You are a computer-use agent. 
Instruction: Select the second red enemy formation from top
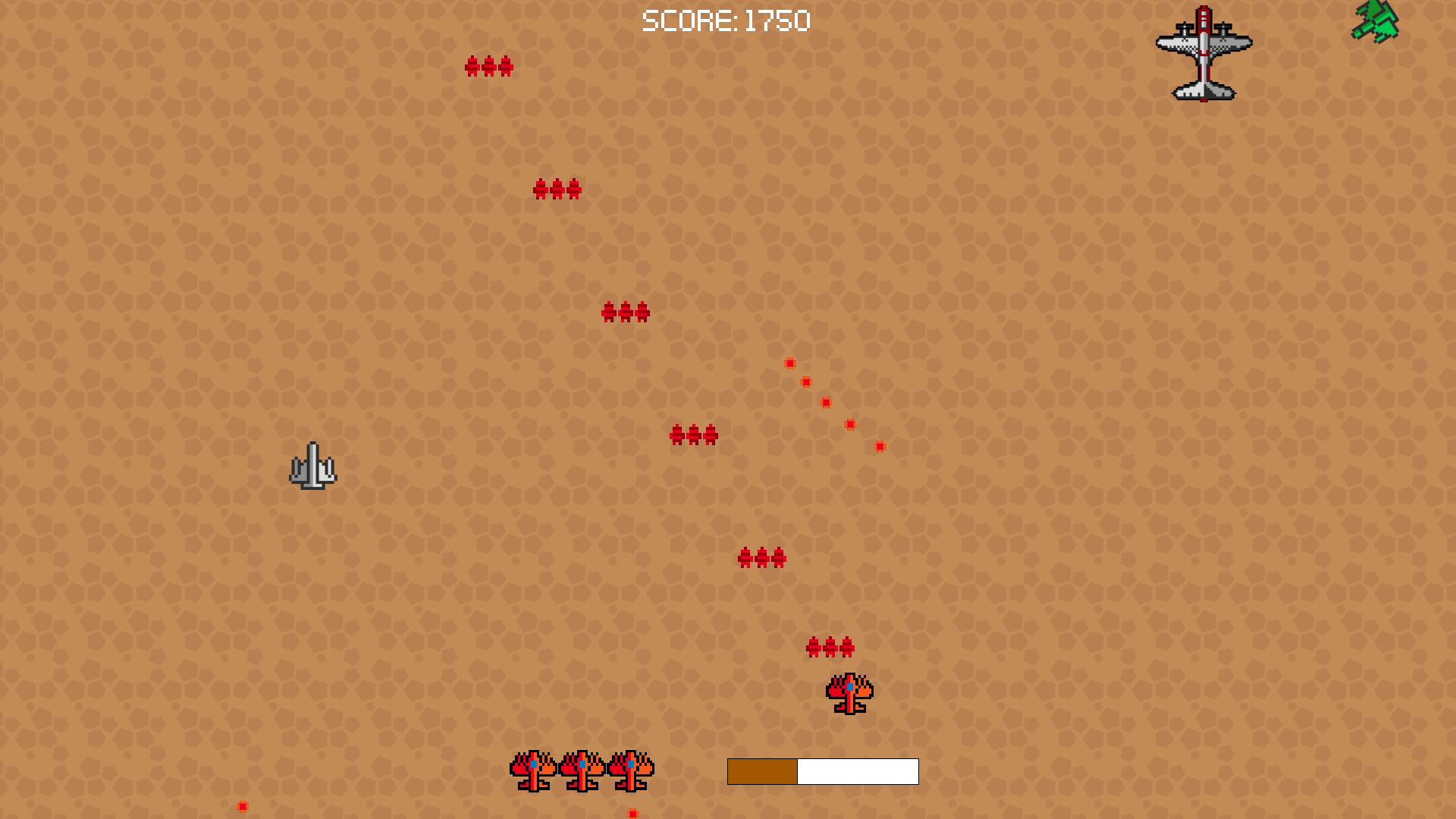(558, 190)
